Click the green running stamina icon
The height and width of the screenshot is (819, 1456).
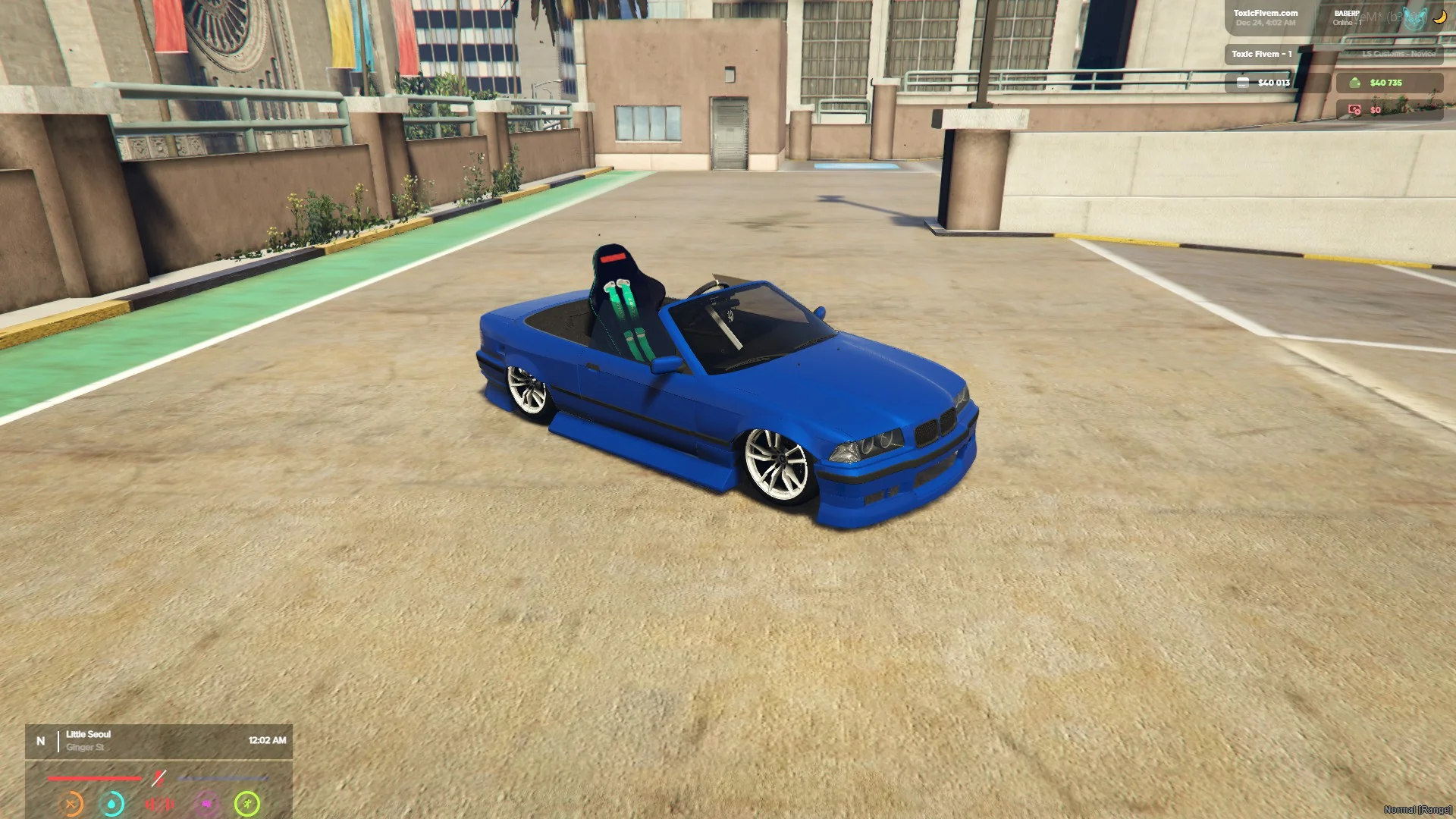coord(247,804)
